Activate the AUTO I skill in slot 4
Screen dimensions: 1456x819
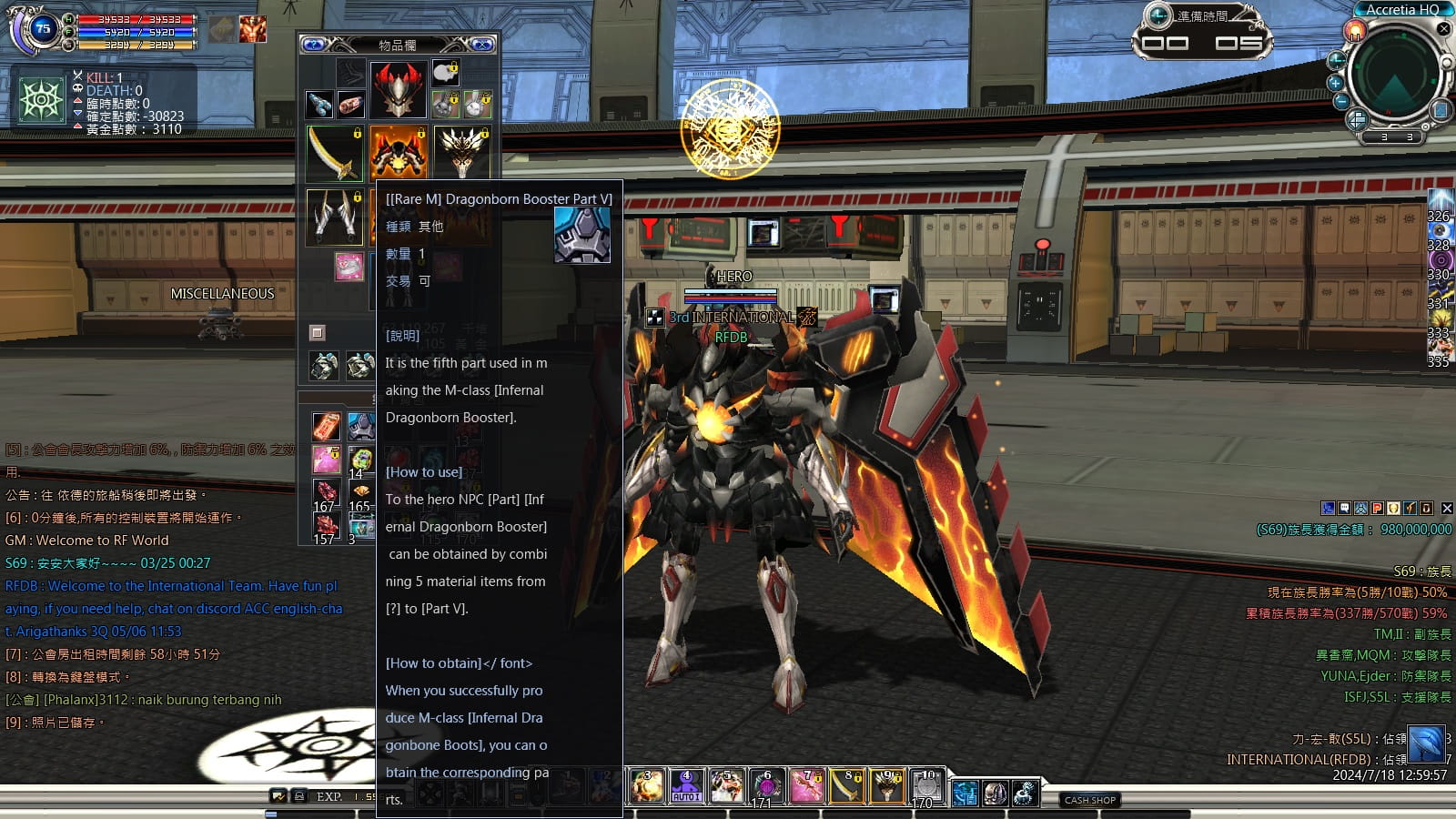point(686,786)
